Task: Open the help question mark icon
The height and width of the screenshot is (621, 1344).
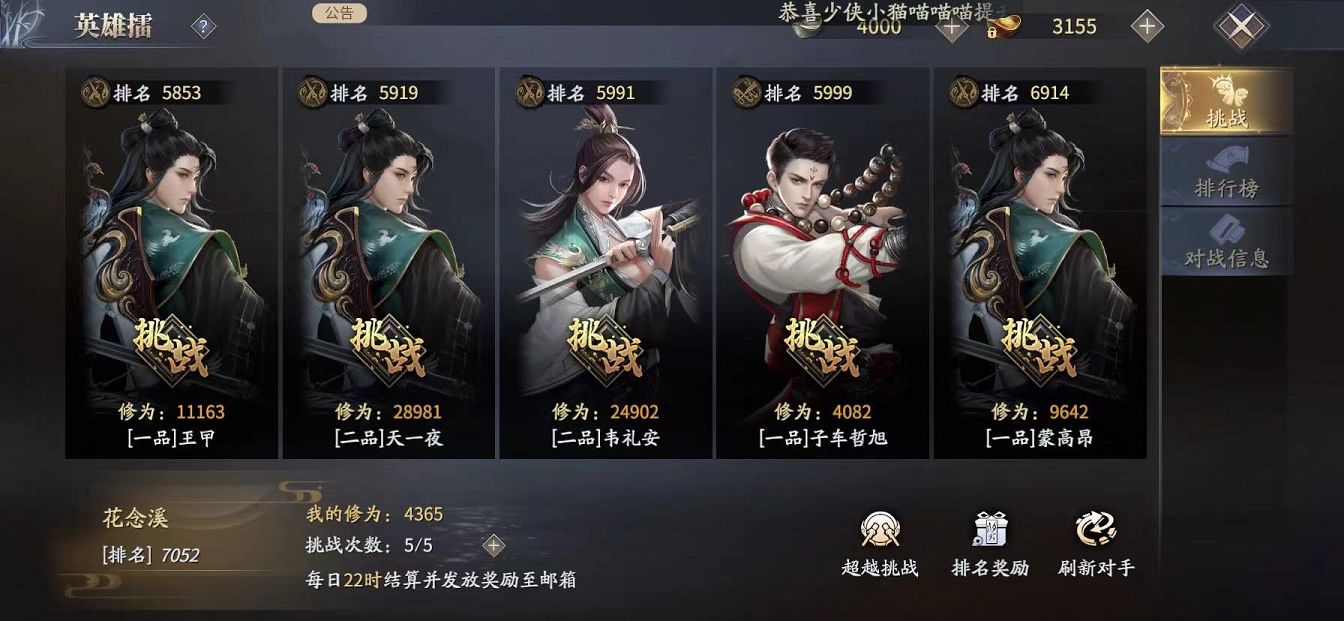Action: tap(203, 27)
